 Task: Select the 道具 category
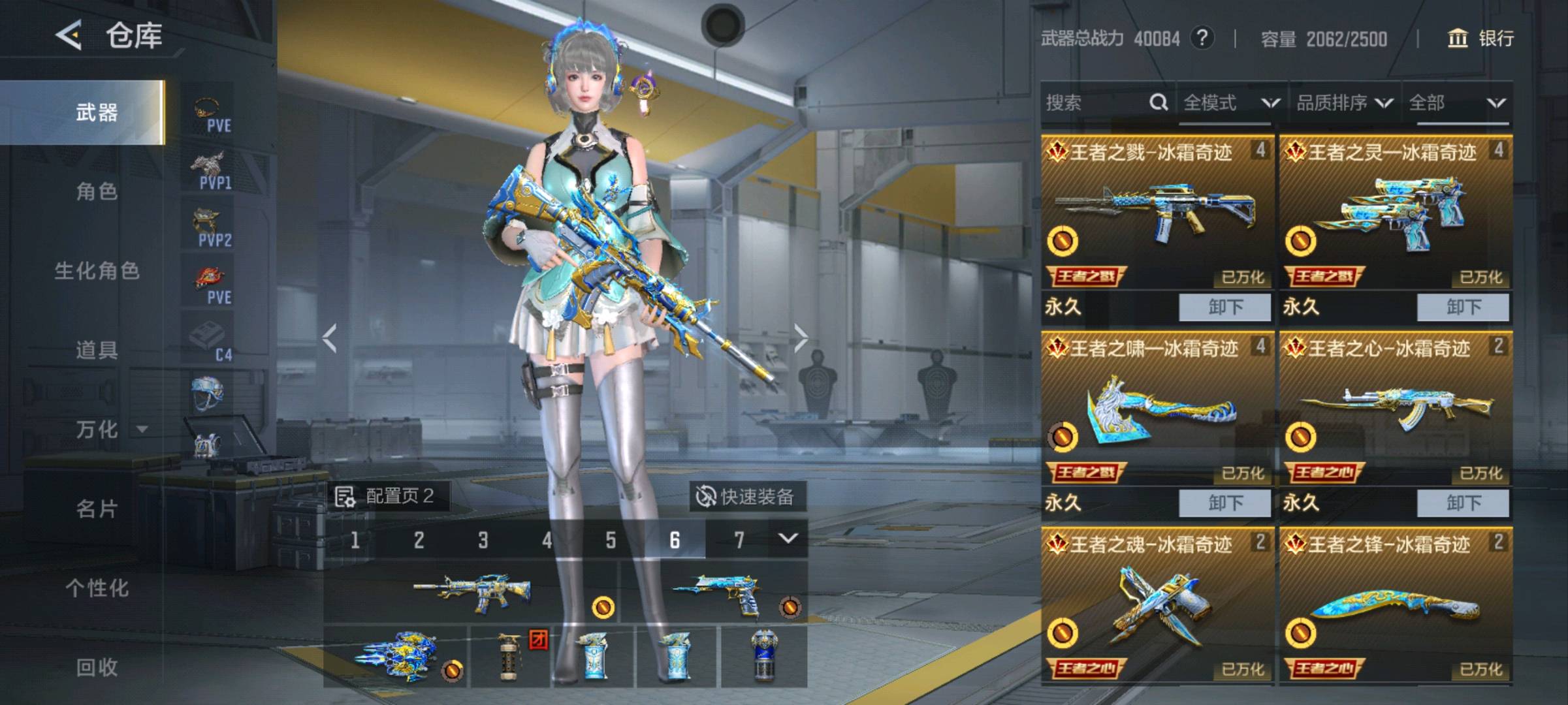tap(97, 350)
